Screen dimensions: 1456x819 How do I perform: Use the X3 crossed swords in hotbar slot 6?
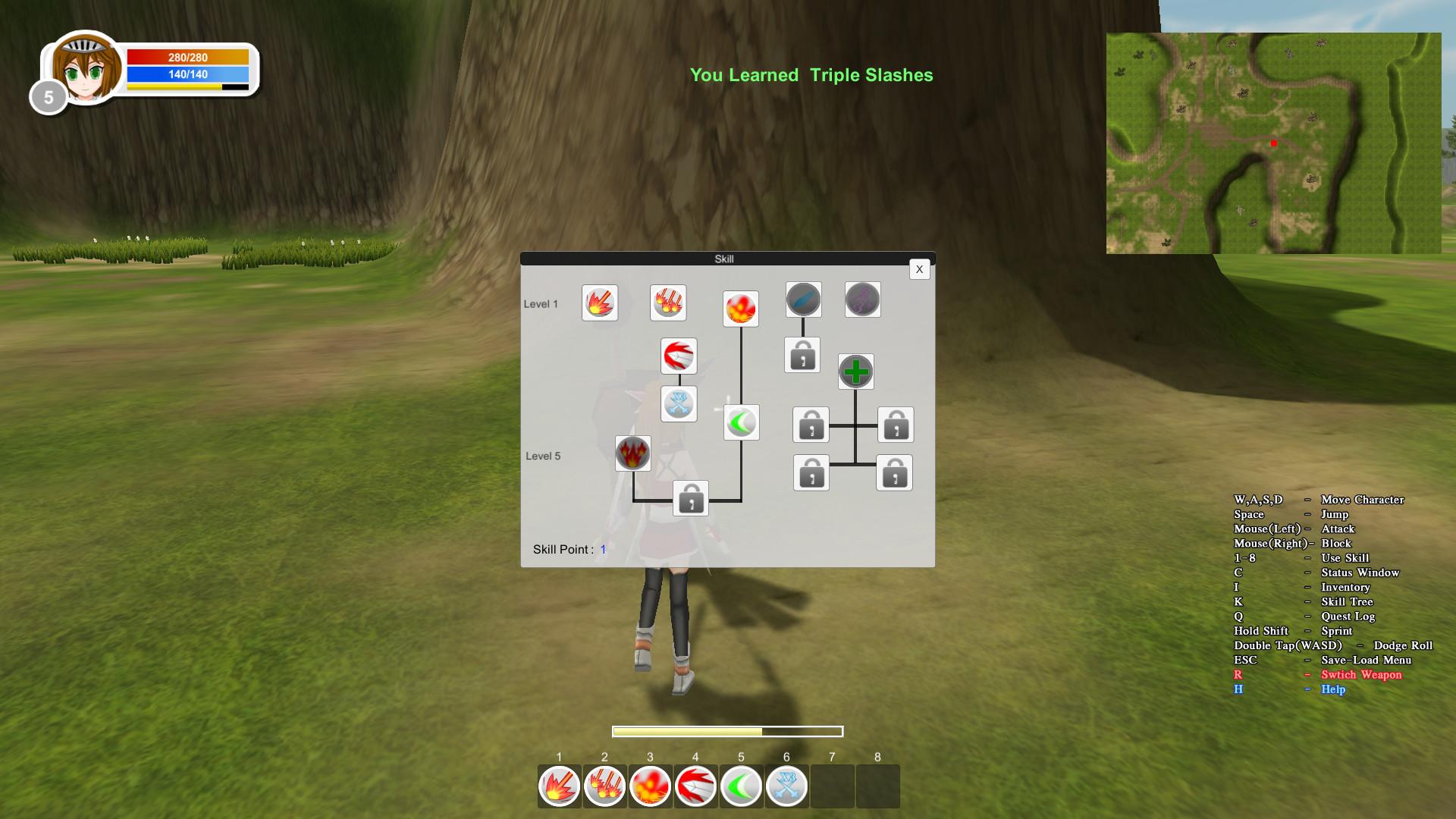pos(787,786)
